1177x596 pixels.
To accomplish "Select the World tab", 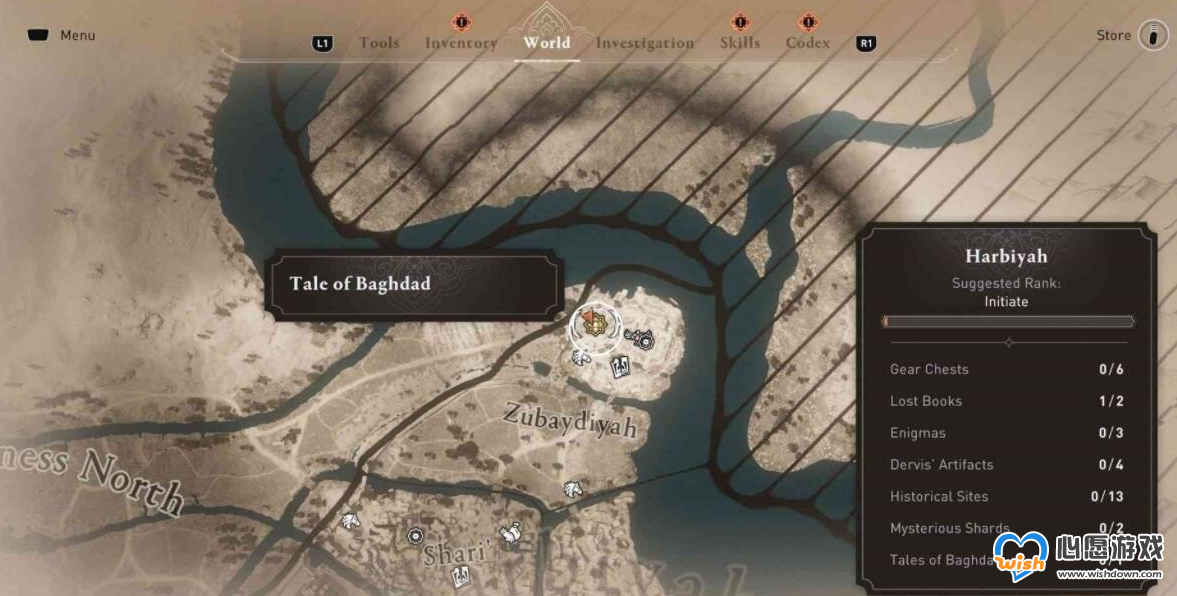I will point(547,43).
